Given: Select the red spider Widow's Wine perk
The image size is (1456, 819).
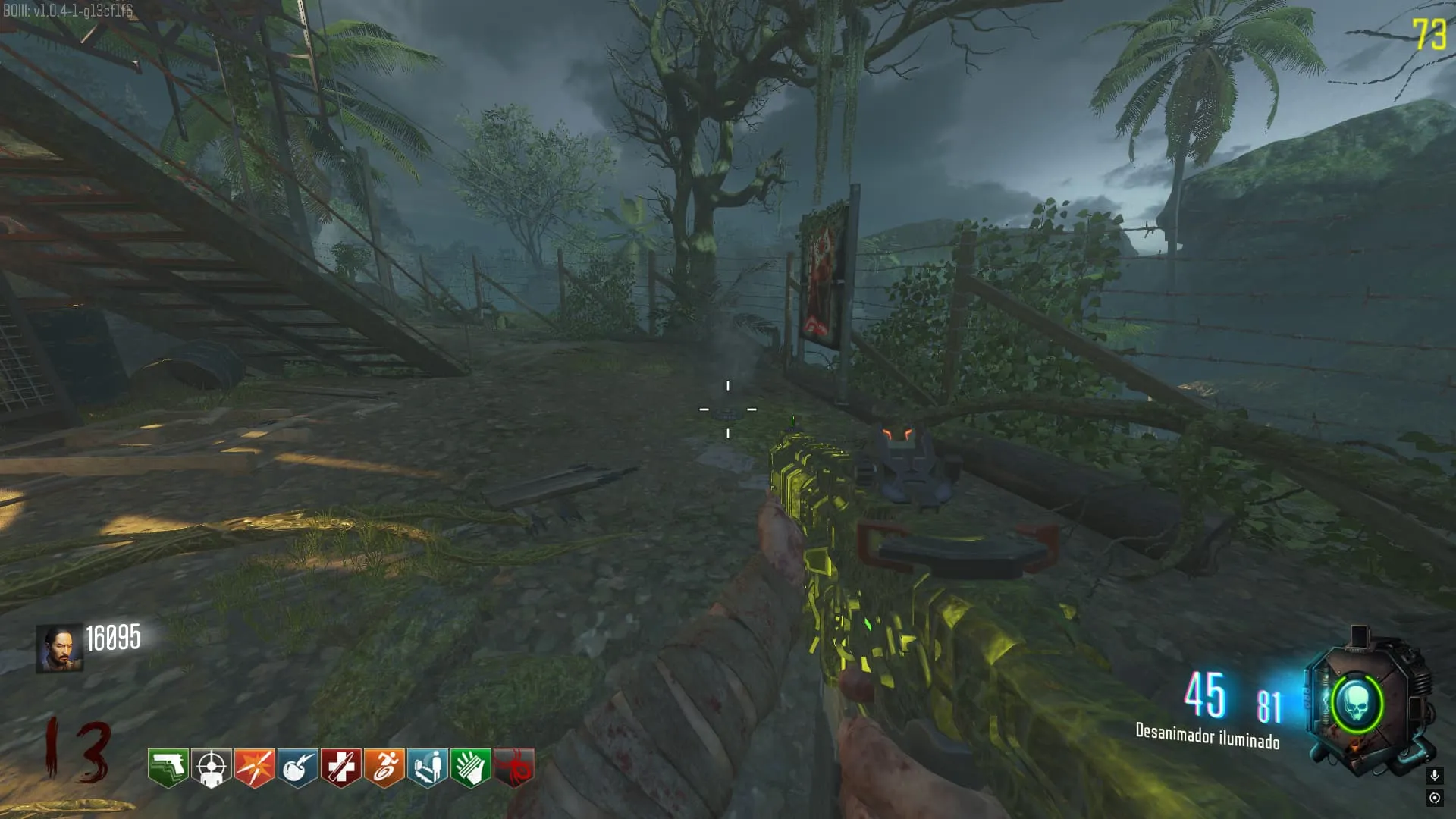Looking at the screenshot, I should click(x=514, y=767).
